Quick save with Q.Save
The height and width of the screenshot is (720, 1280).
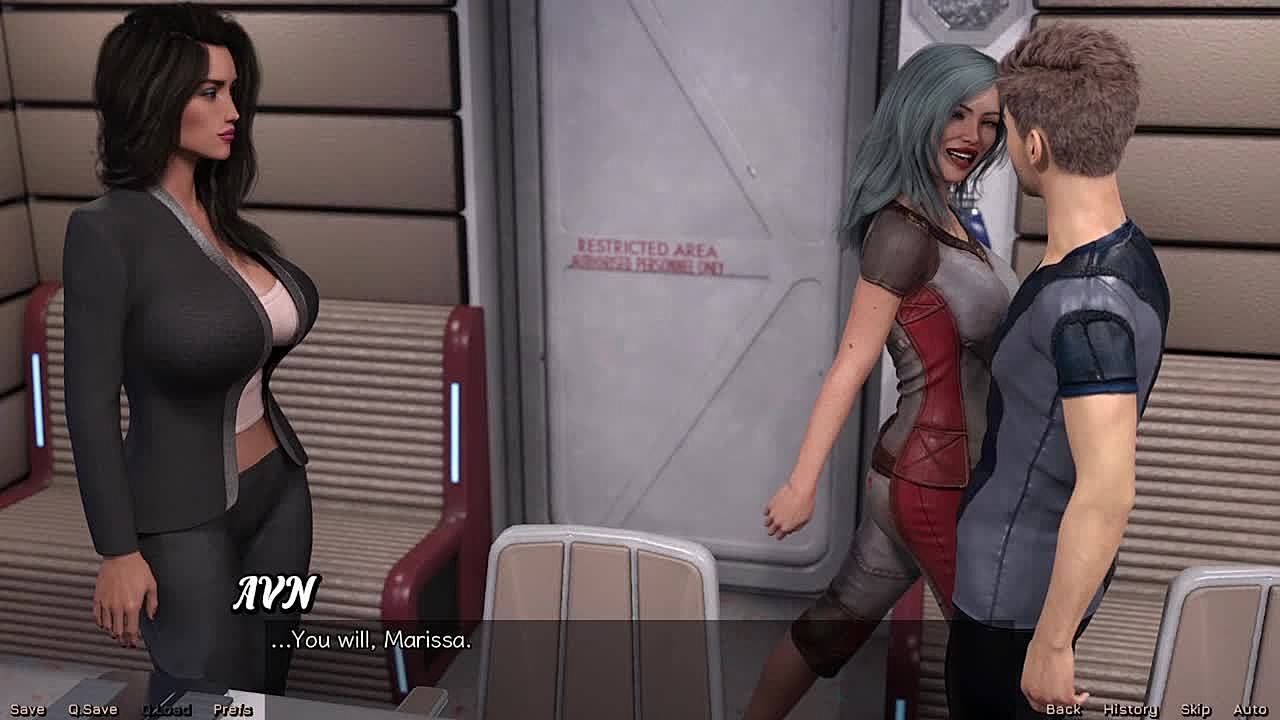(92, 709)
